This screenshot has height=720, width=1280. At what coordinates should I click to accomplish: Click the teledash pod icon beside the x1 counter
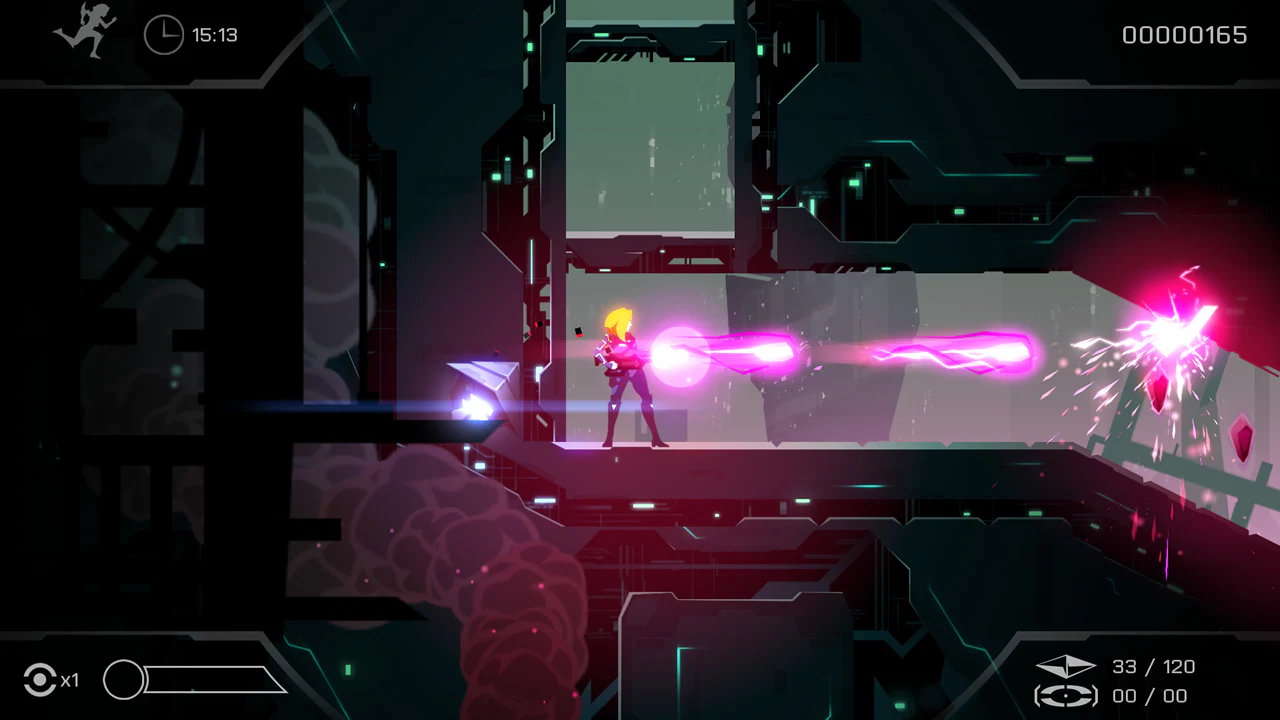[41, 680]
